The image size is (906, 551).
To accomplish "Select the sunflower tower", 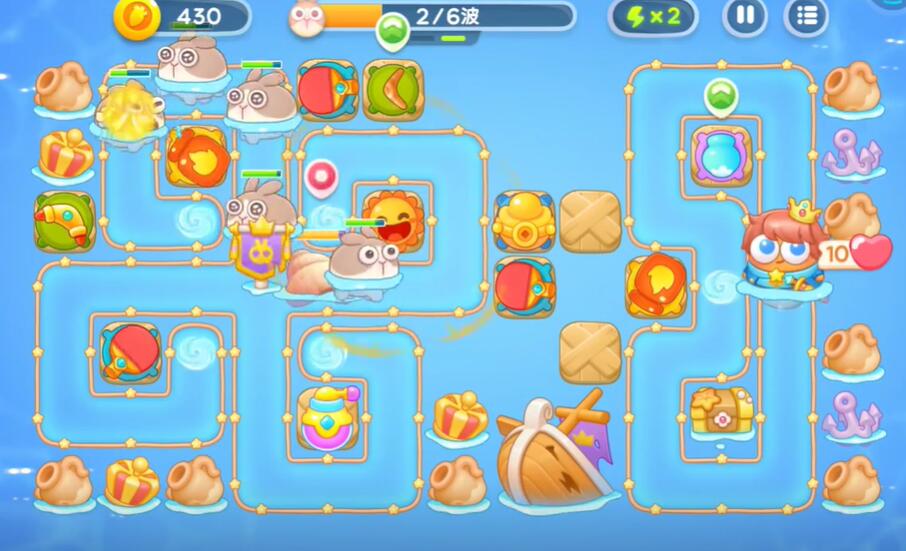I will (x=392, y=219).
